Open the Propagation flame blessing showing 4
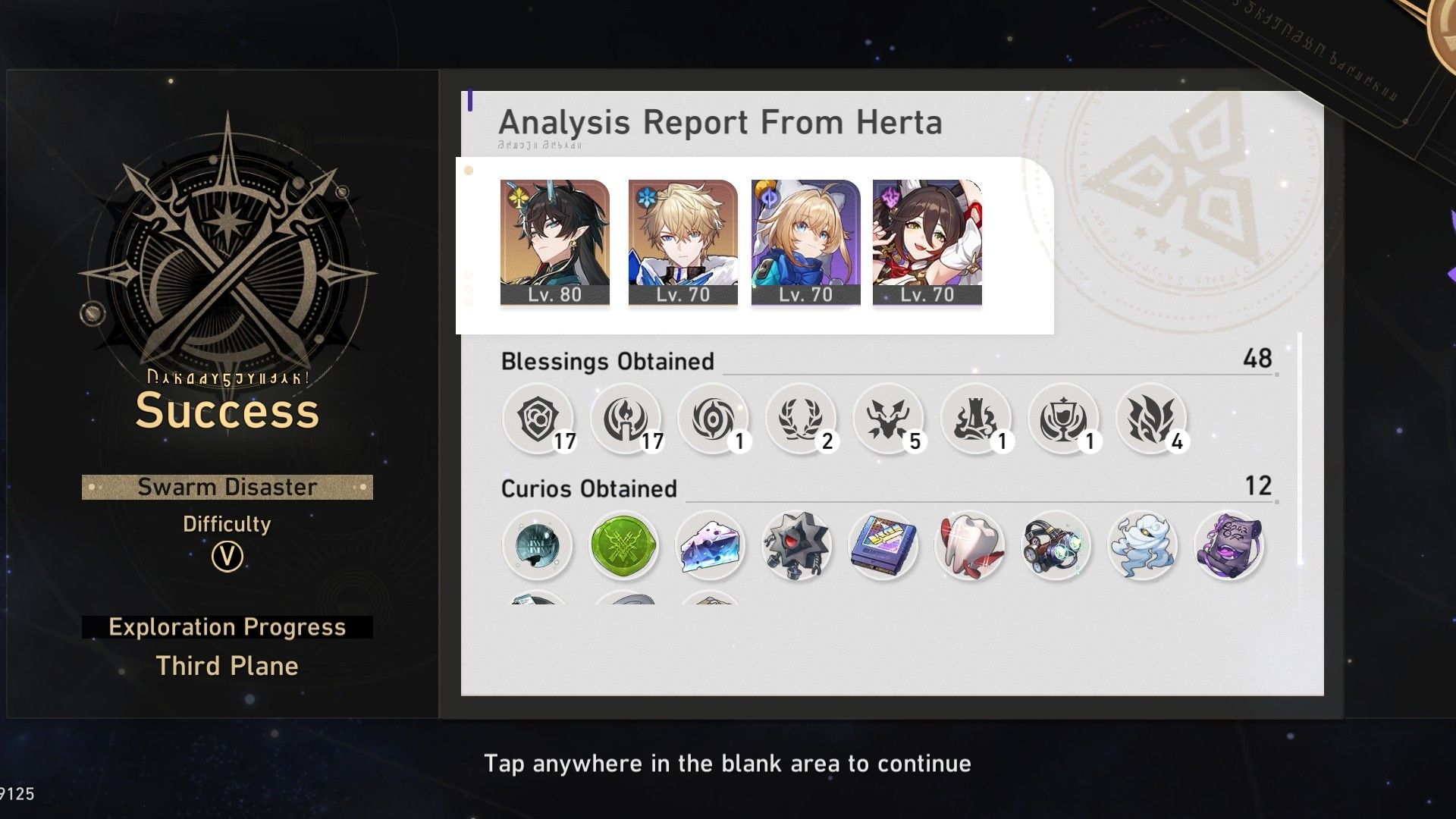Viewport: 1456px width, 819px height. click(x=1149, y=417)
